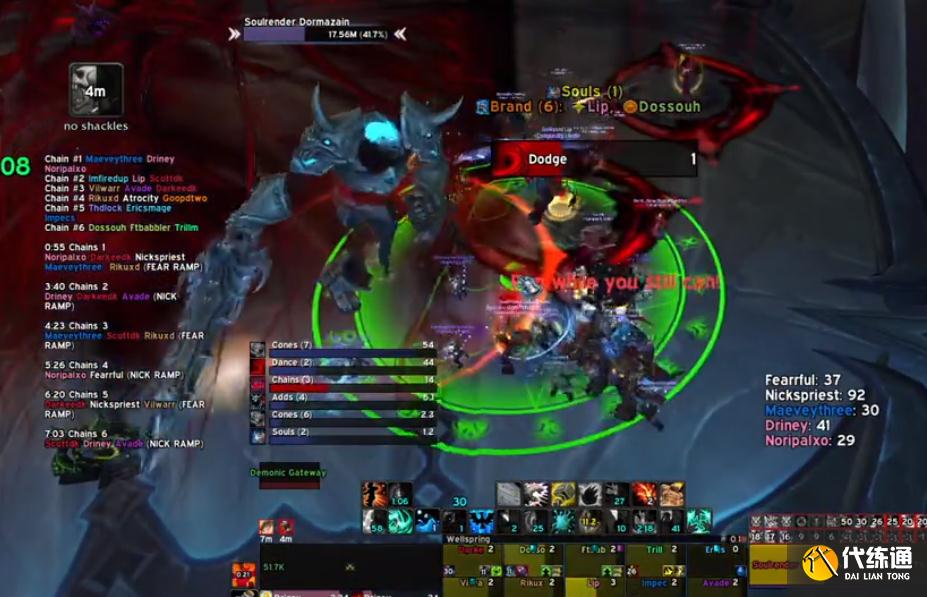Click the ability icon showing 1:06 cooldown

(400, 494)
